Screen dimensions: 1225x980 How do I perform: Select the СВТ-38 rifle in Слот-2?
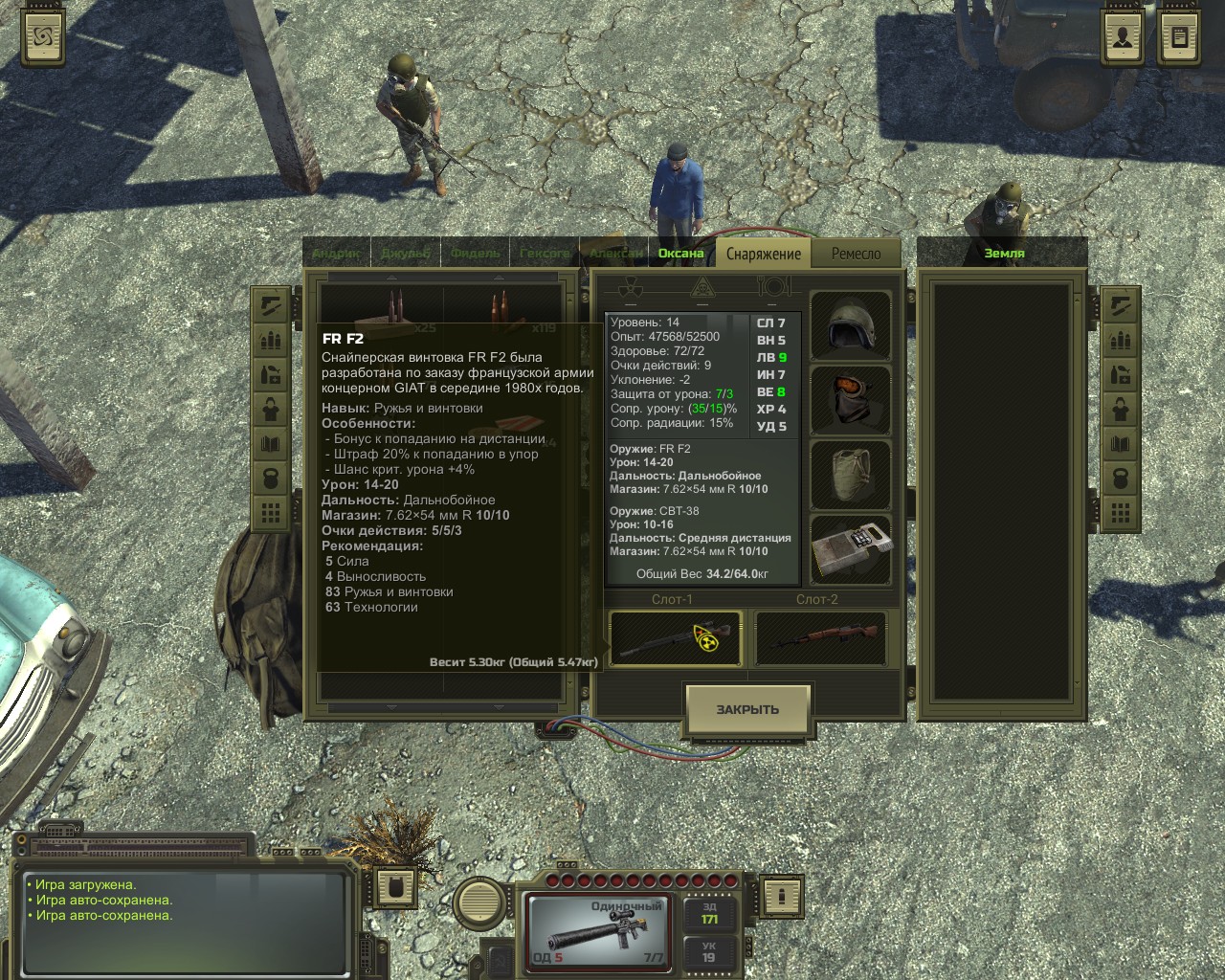click(x=820, y=638)
